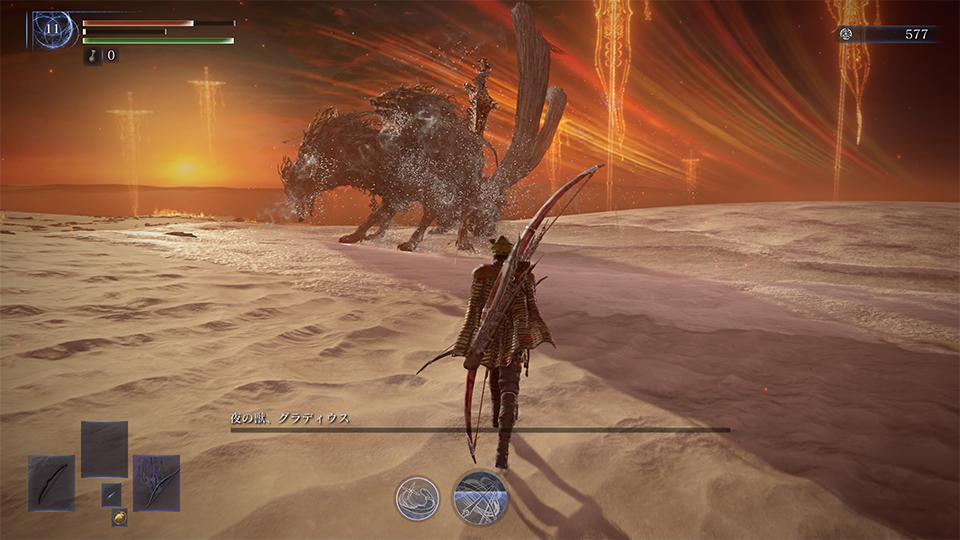The width and height of the screenshot is (960, 540).
Task: Select the purple-tinted right-hand bow slot
Action: click(x=156, y=483)
